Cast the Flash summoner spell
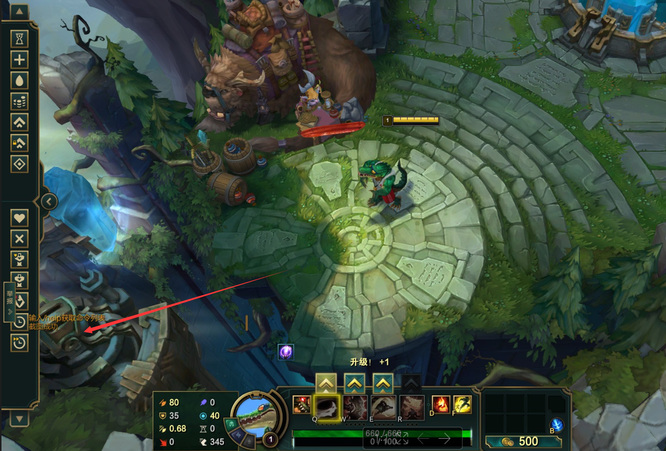This screenshot has width=666, height=451. [464, 405]
